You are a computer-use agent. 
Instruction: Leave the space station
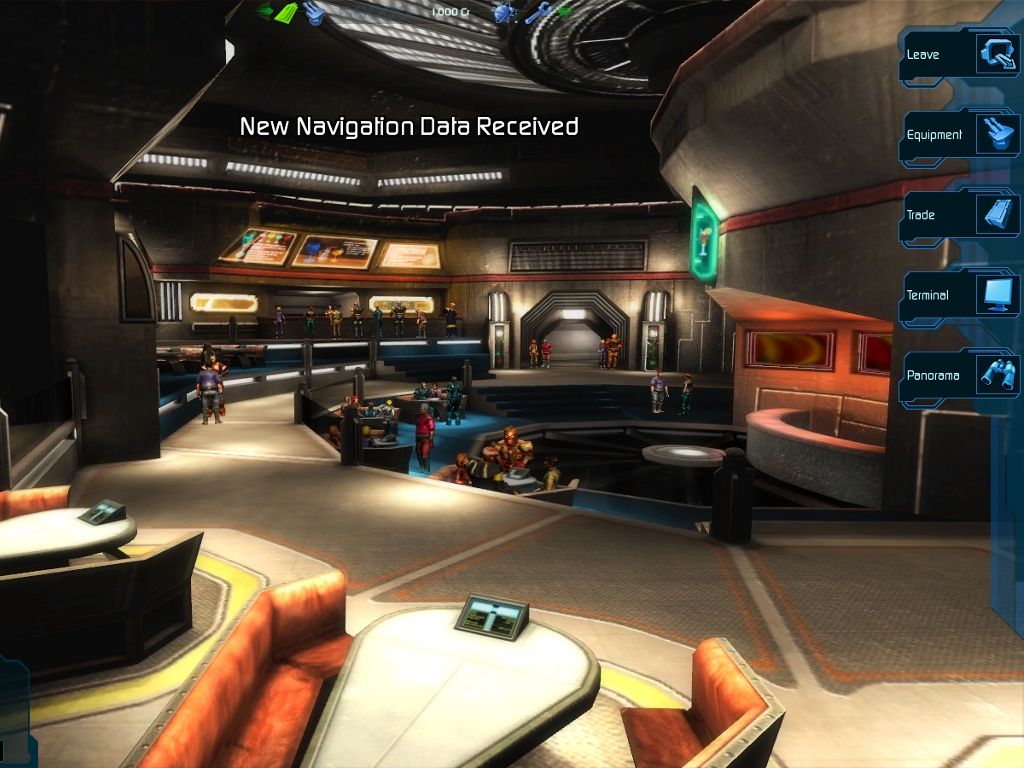958,54
